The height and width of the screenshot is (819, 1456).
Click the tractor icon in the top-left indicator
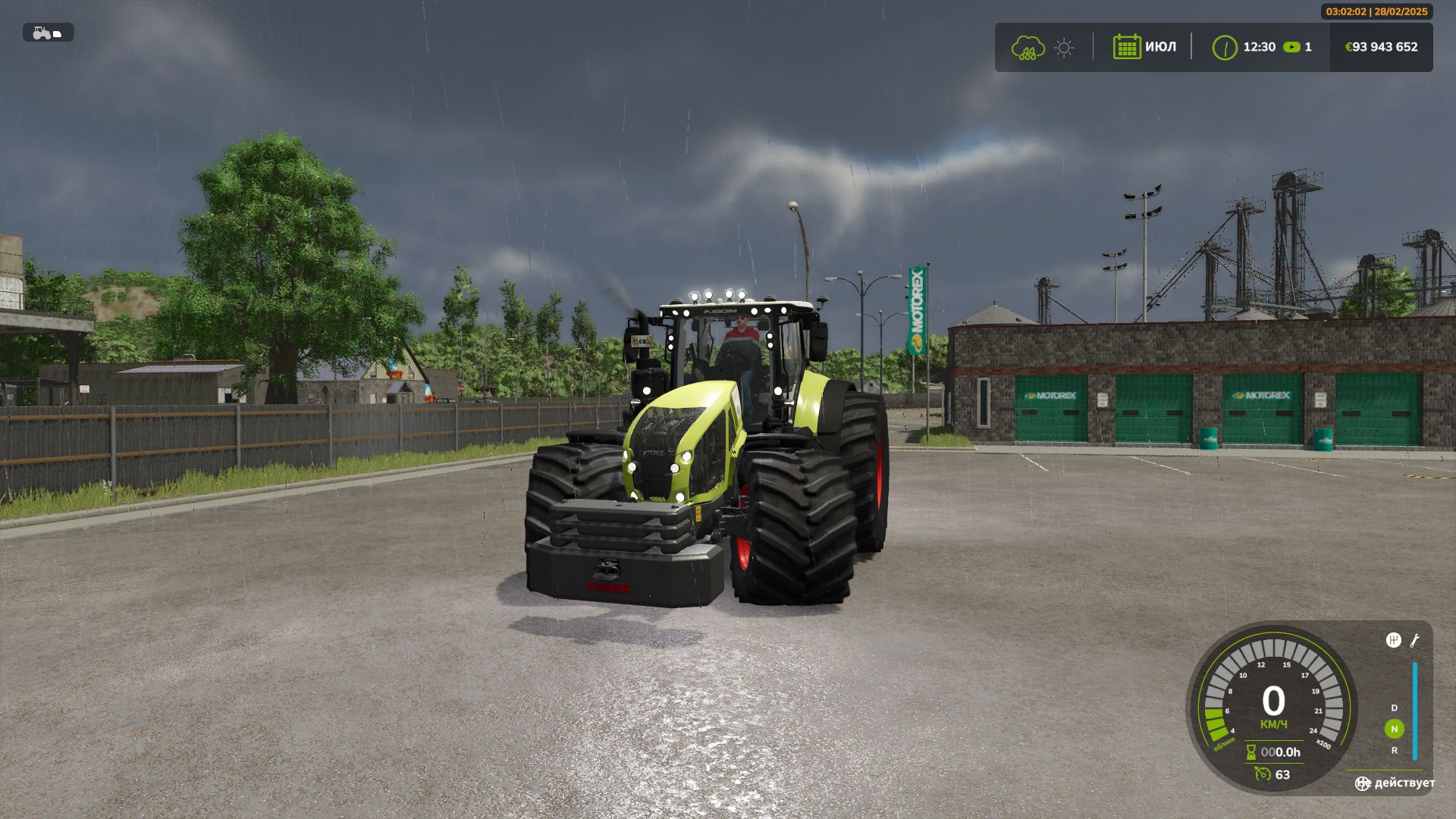point(39,32)
